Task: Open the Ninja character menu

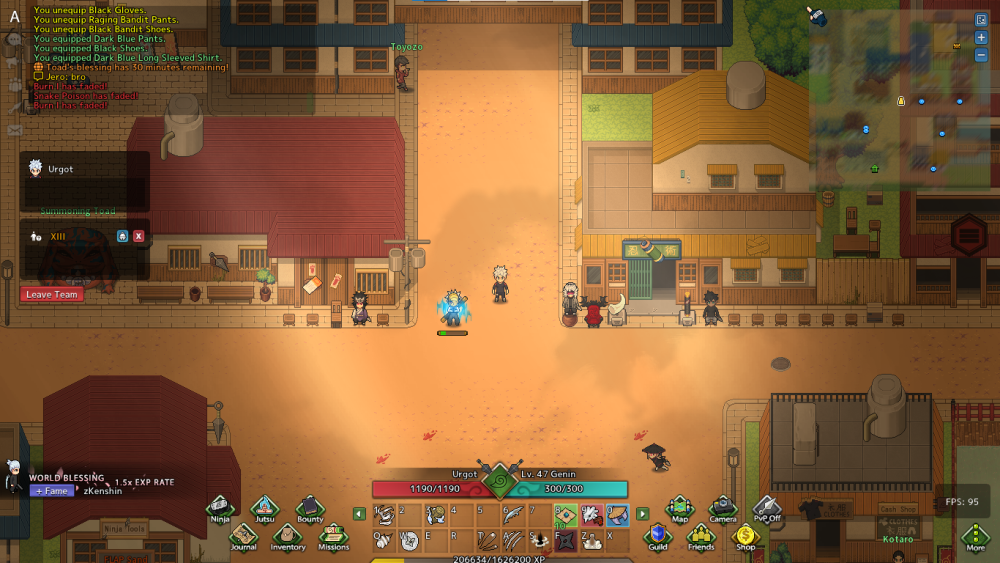Action: click(x=220, y=509)
